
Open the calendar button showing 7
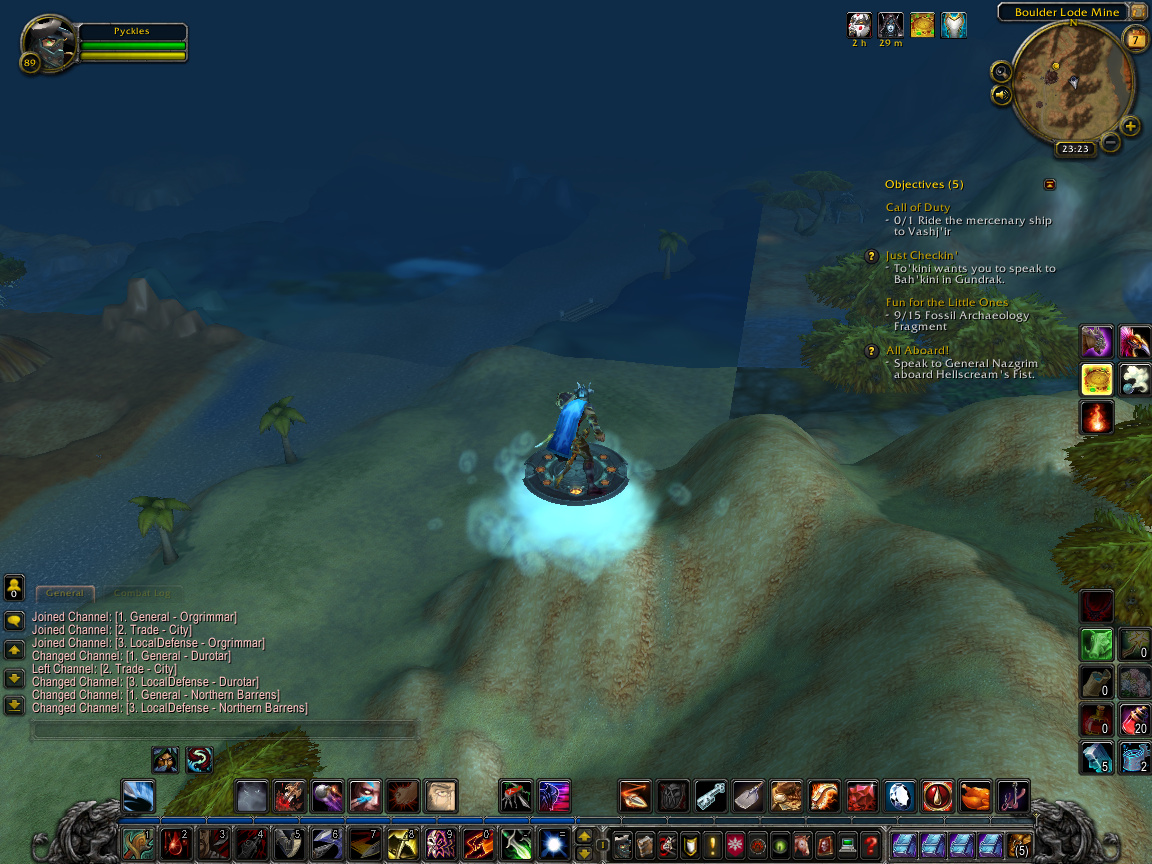pyautogui.click(x=1136, y=39)
